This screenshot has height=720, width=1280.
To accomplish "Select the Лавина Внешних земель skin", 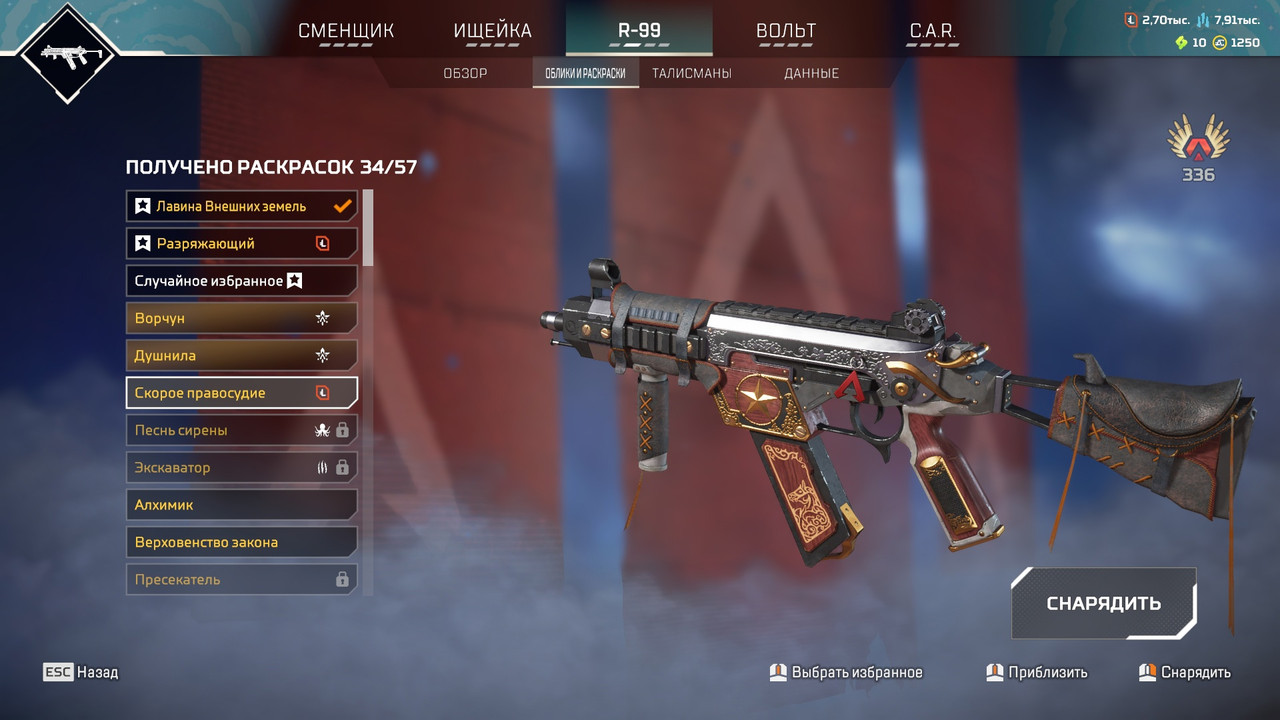I will tap(242, 206).
